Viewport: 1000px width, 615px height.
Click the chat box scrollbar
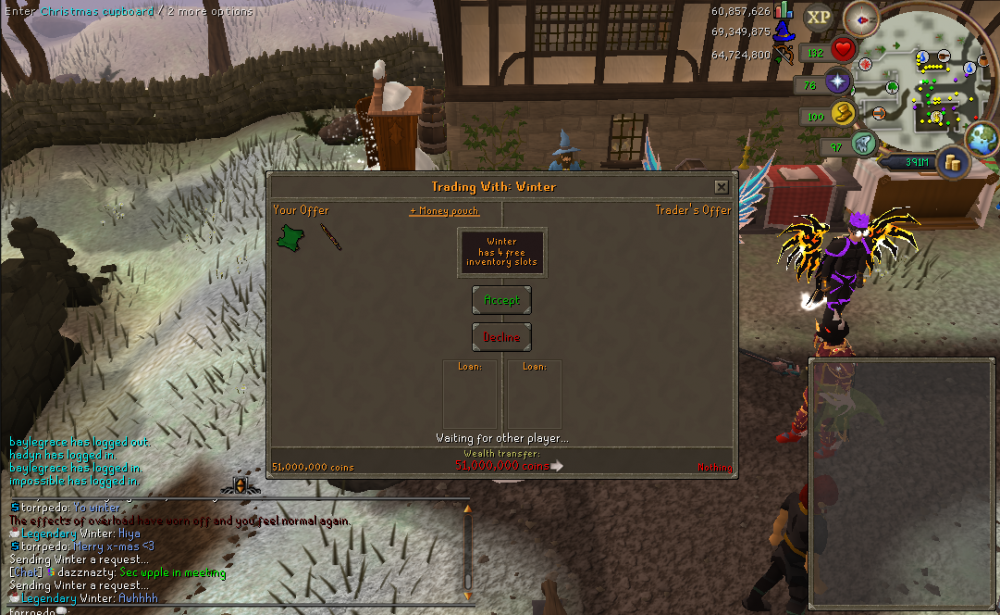tap(466, 545)
